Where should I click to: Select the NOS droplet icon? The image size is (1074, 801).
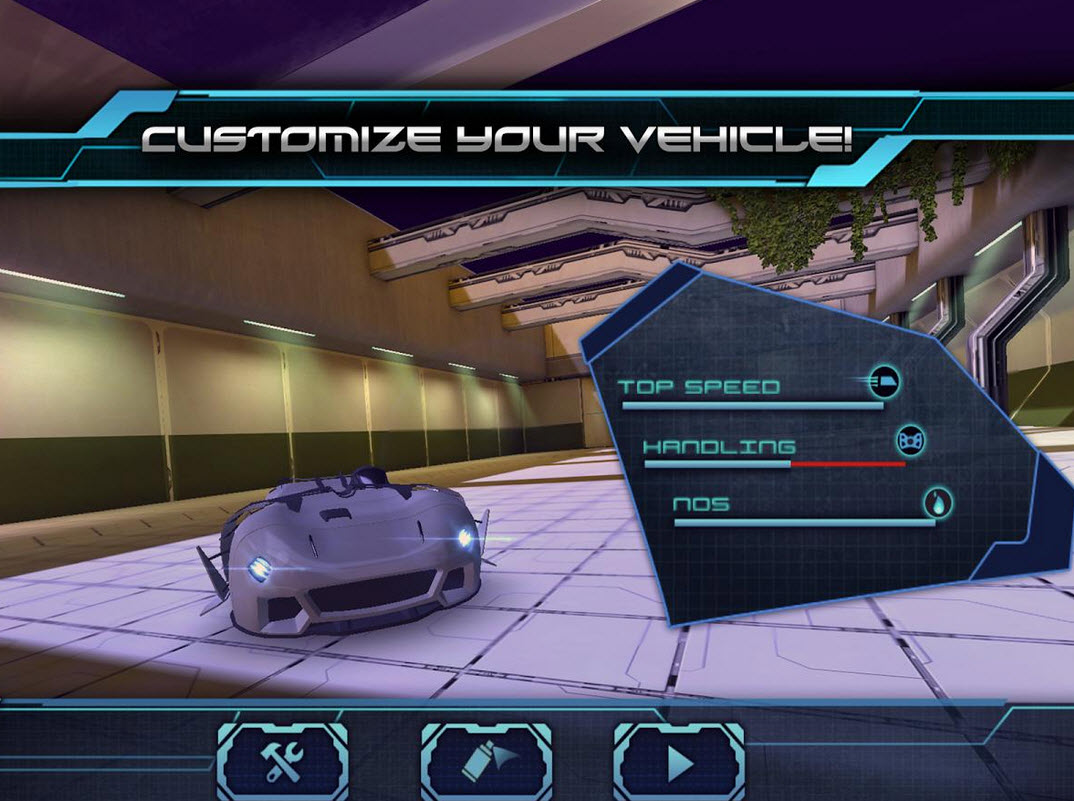point(937,501)
